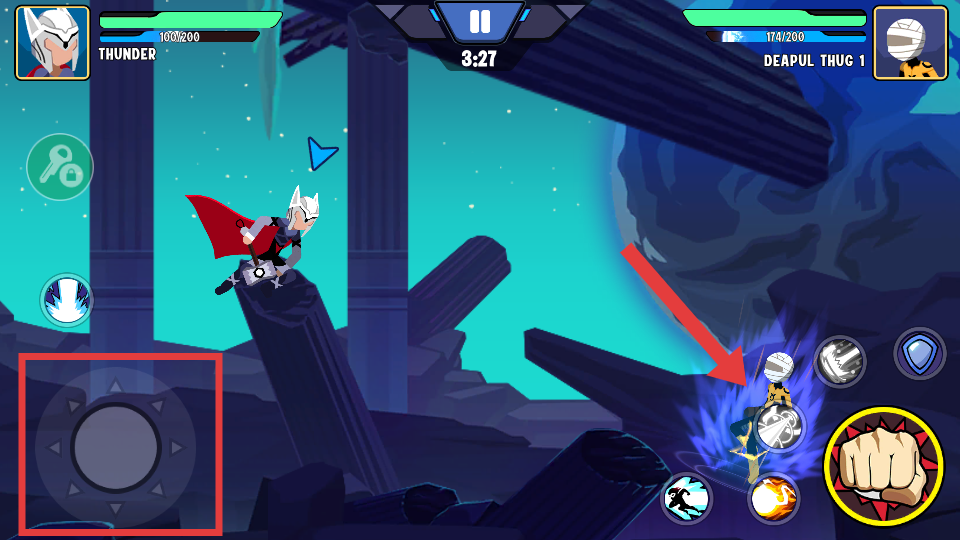Use the grey spinning strike skill
Viewport: 960px width, 540px height.
point(779,427)
